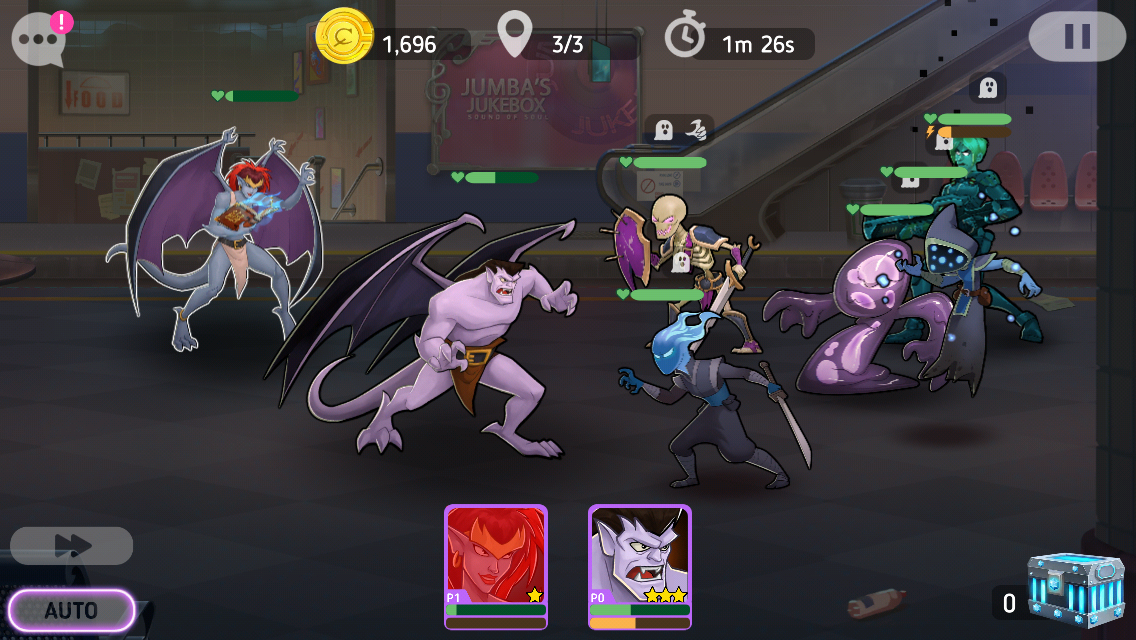
Task: Activate the fast-forward speed button
Action: click(72, 546)
